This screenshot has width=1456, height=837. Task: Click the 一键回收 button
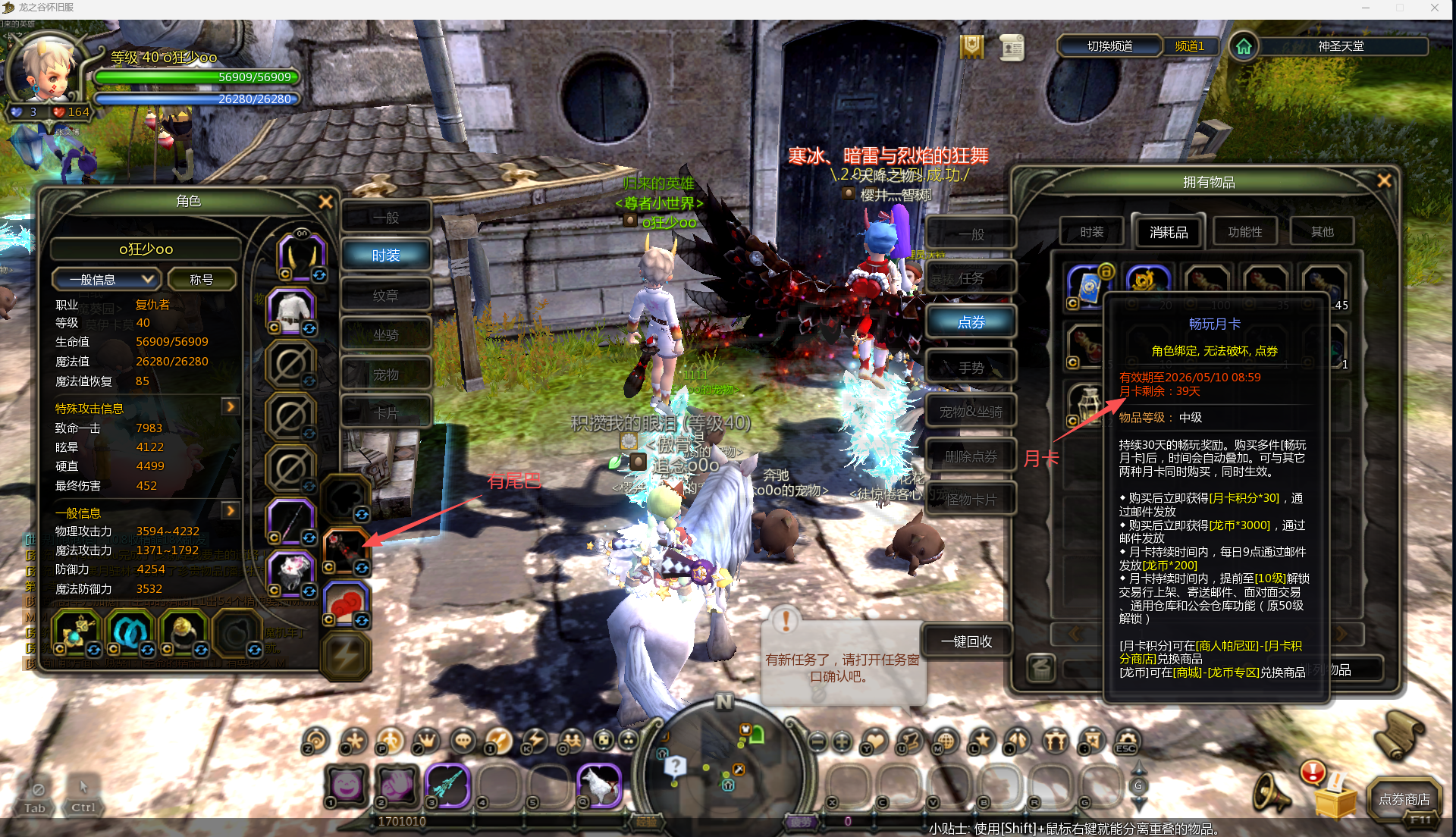tap(966, 641)
